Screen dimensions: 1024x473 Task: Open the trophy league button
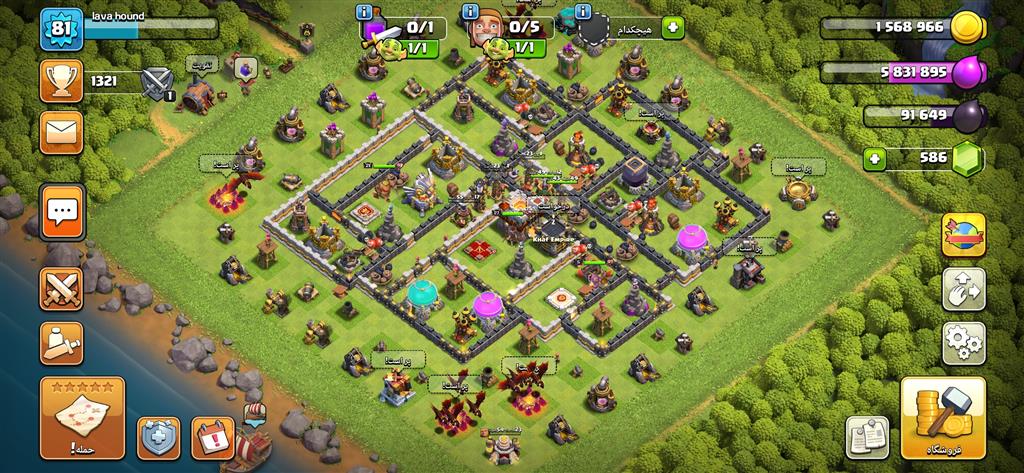pyautogui.click(x=61, y=80)
